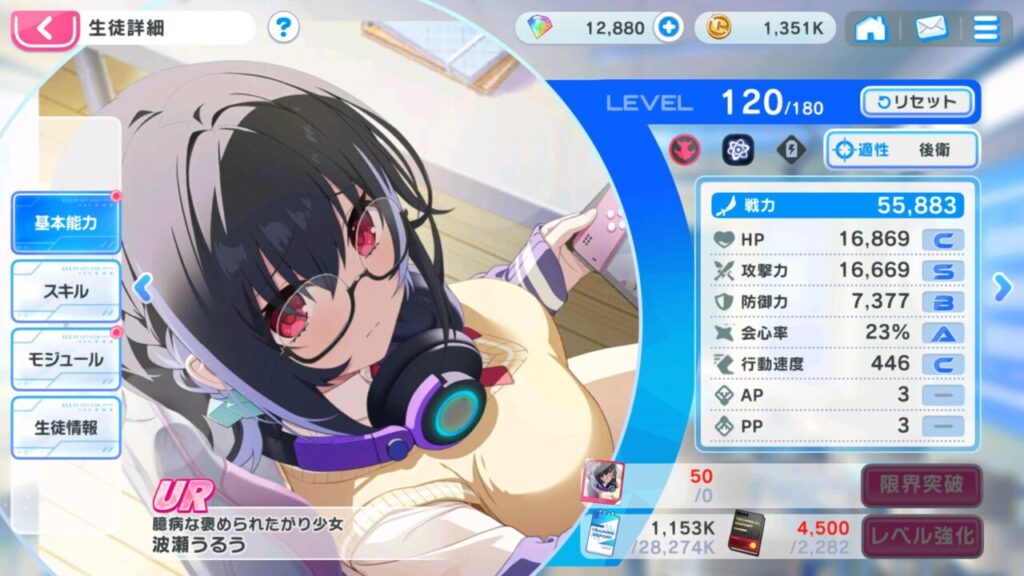
Task: Return to the home screen
Action: (870, 28)
